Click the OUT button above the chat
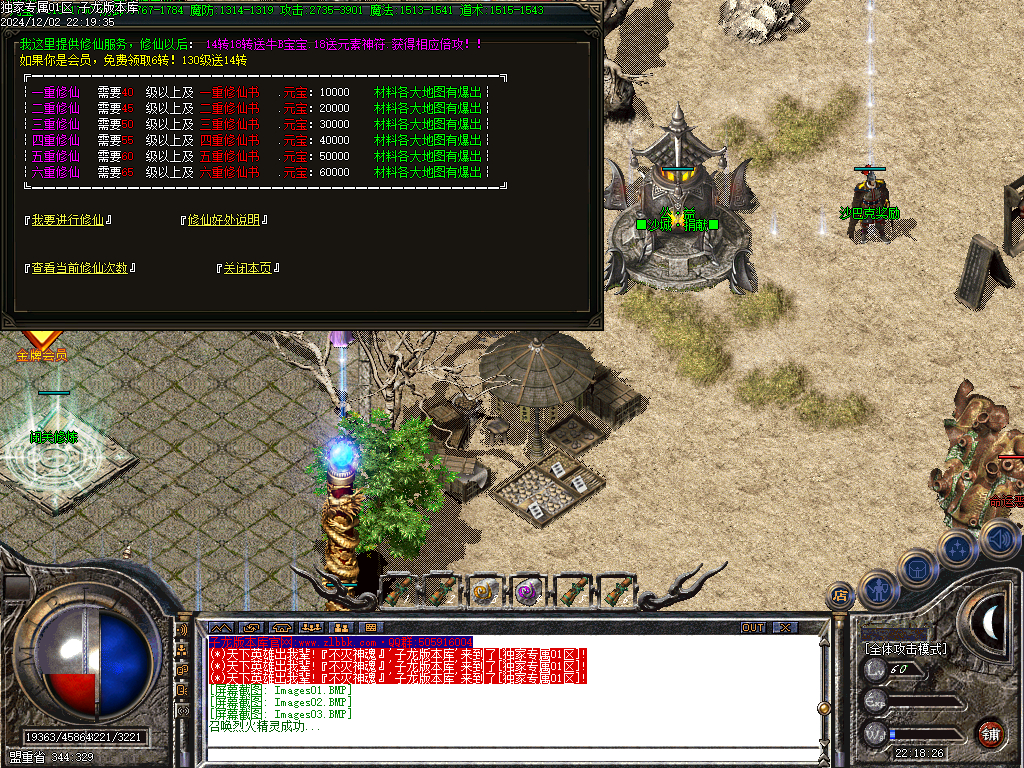This screenshot has width=1024, height=768. point(752,627)
